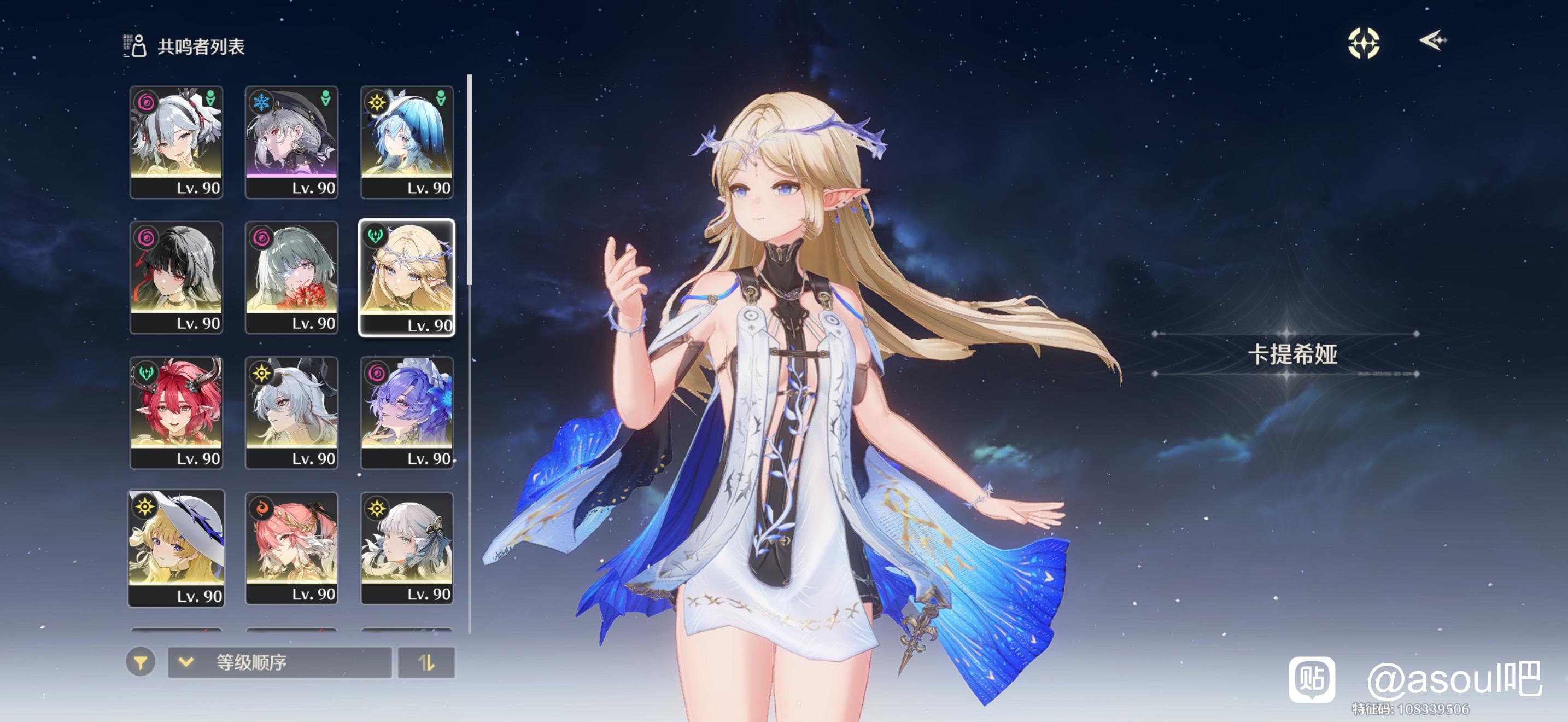This screenshot has width=1568, height=722.
Task: Go back with the arrow button
Action: point(1433,41)
